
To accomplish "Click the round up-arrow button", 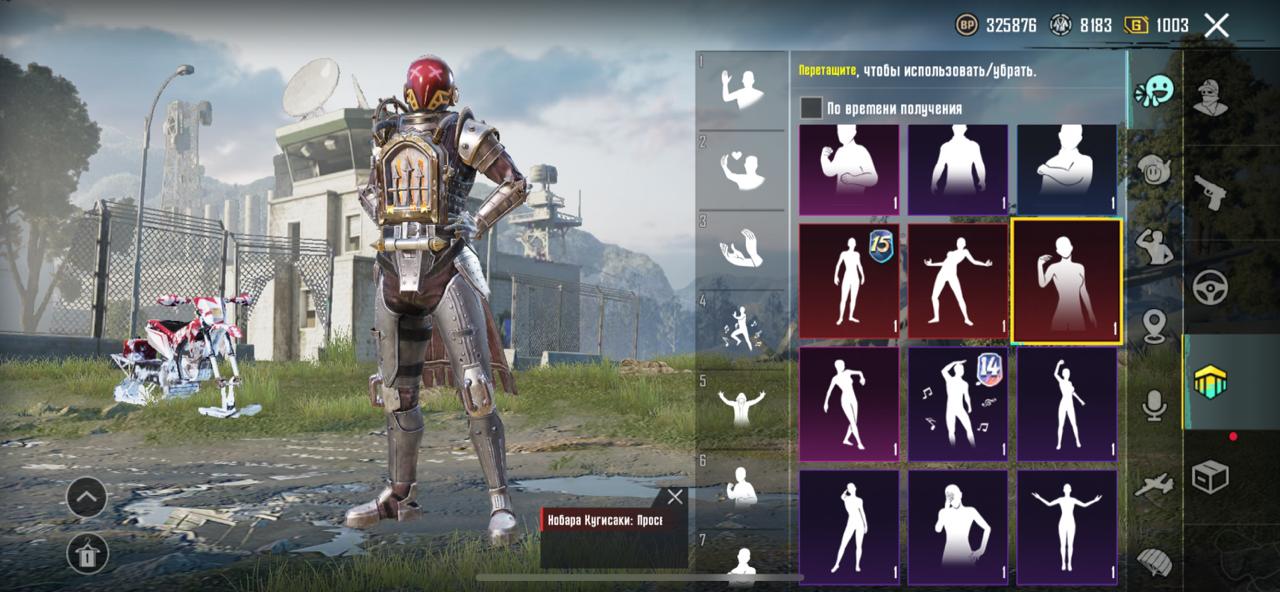I will pos(87,496).
